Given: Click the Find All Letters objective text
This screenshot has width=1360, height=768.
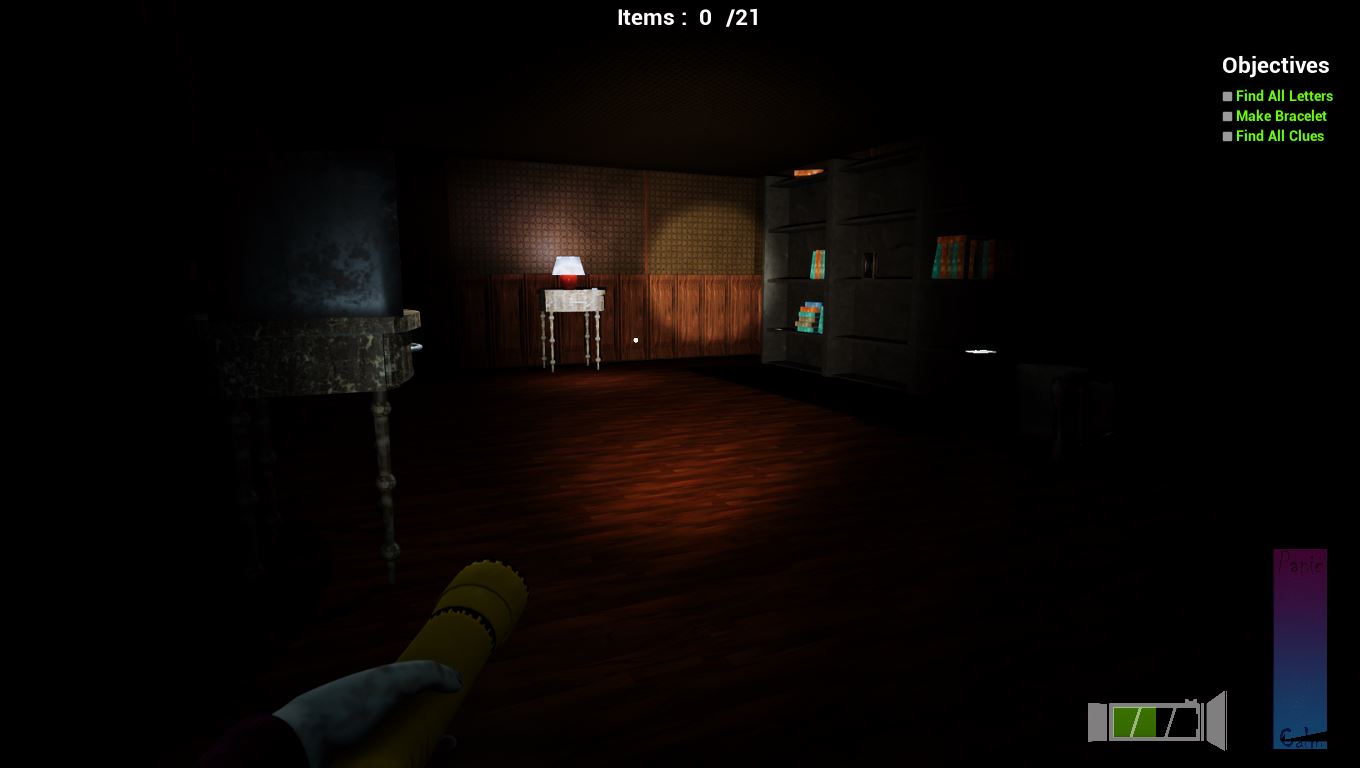Looking at the screenshot, I should (1284, 96).
